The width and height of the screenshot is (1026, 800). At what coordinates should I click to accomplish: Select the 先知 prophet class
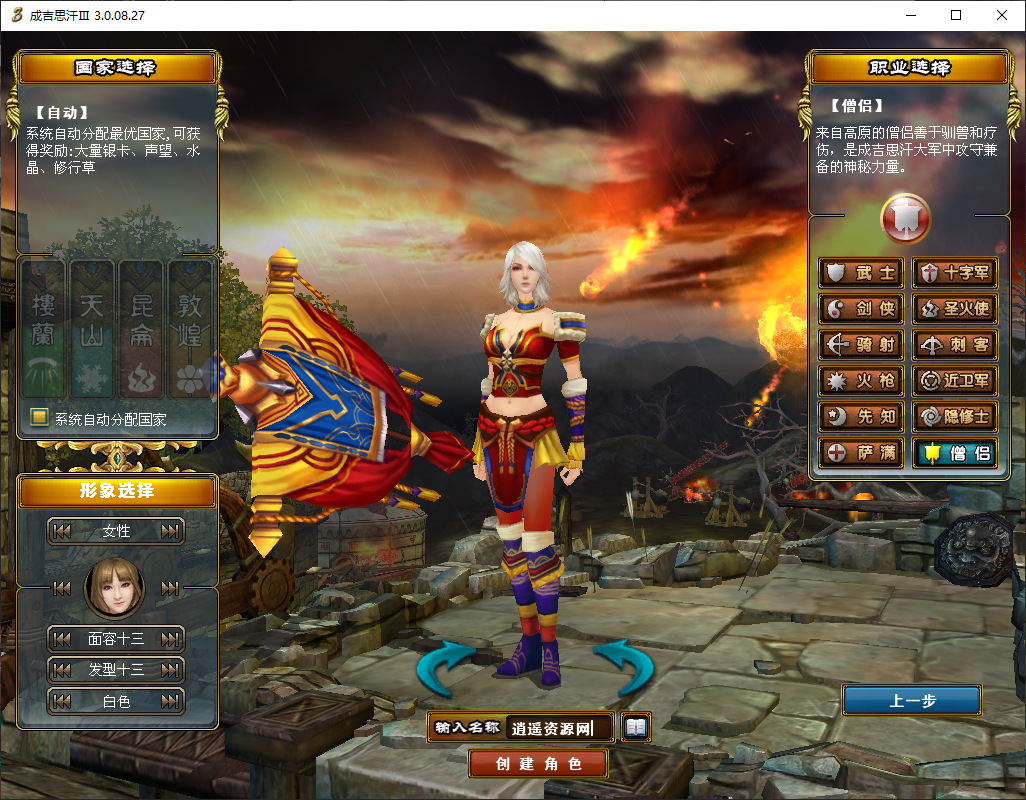[862, 417]
